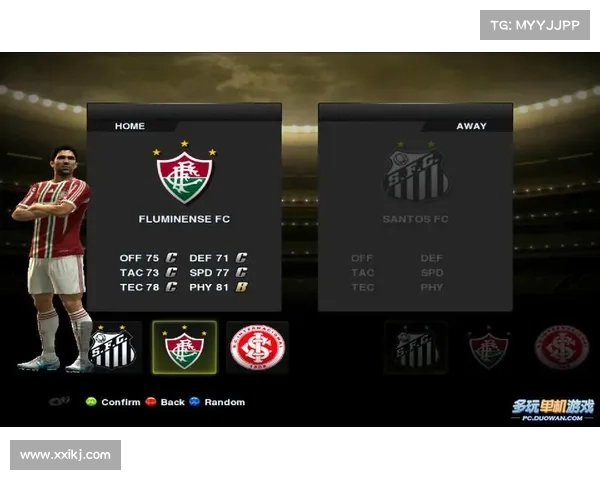Viewport: 600px width, 480px height.
Task: Activate the Away team panel showing Santos FC
Action: pos(415,207)
